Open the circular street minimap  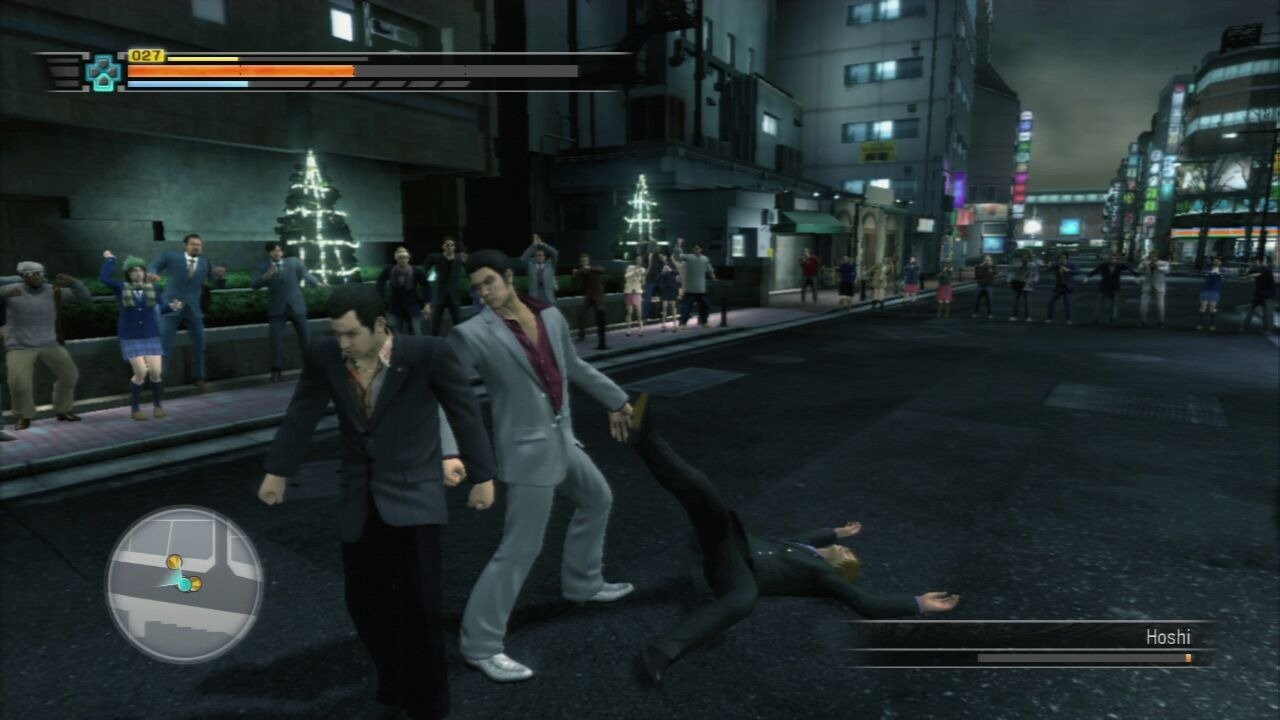tap(184, 584)
